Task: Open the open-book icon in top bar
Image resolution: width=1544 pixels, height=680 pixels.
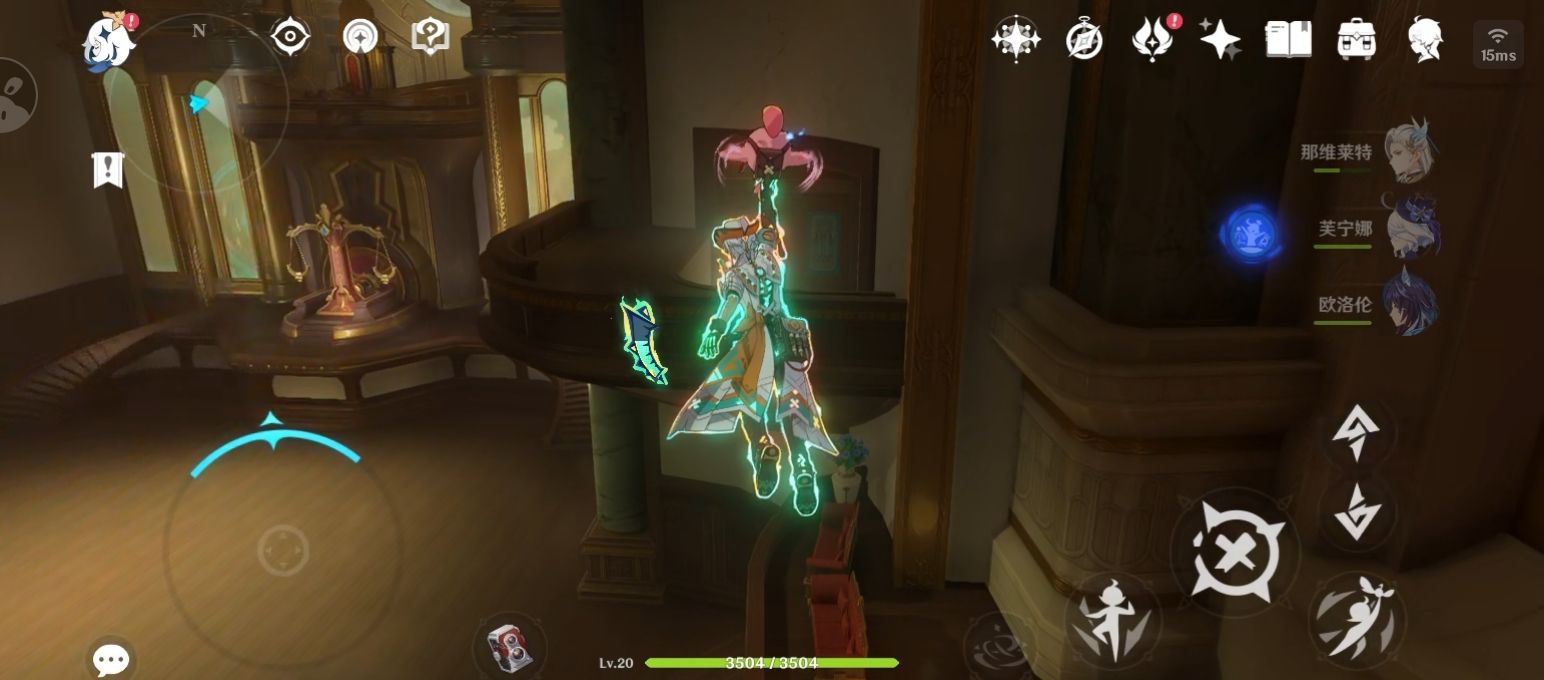Action: pyautogui.click(x=1288, y=40)
